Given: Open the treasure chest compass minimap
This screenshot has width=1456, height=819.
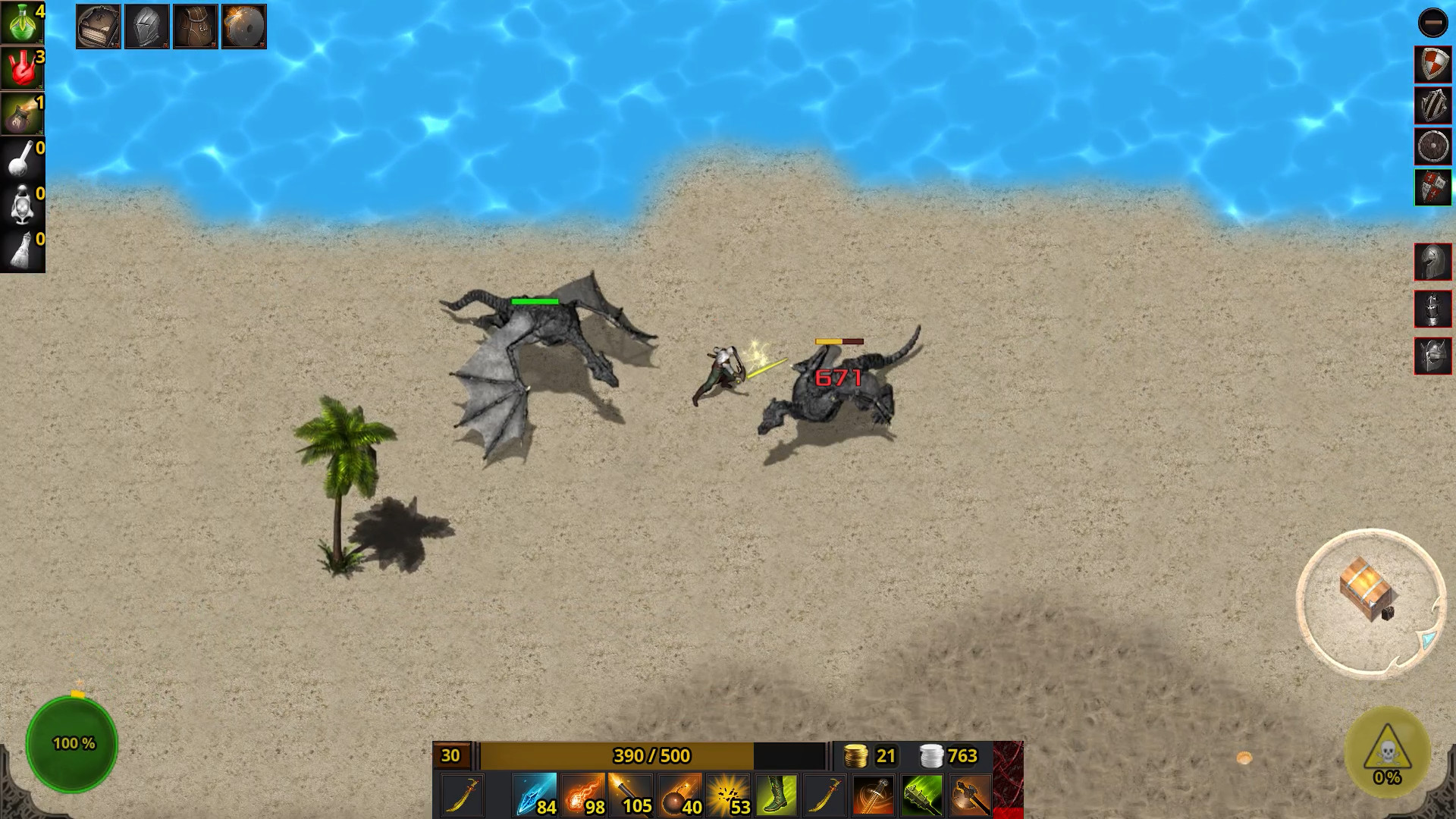Looking at the screenshot, I should pos(1370,601).
